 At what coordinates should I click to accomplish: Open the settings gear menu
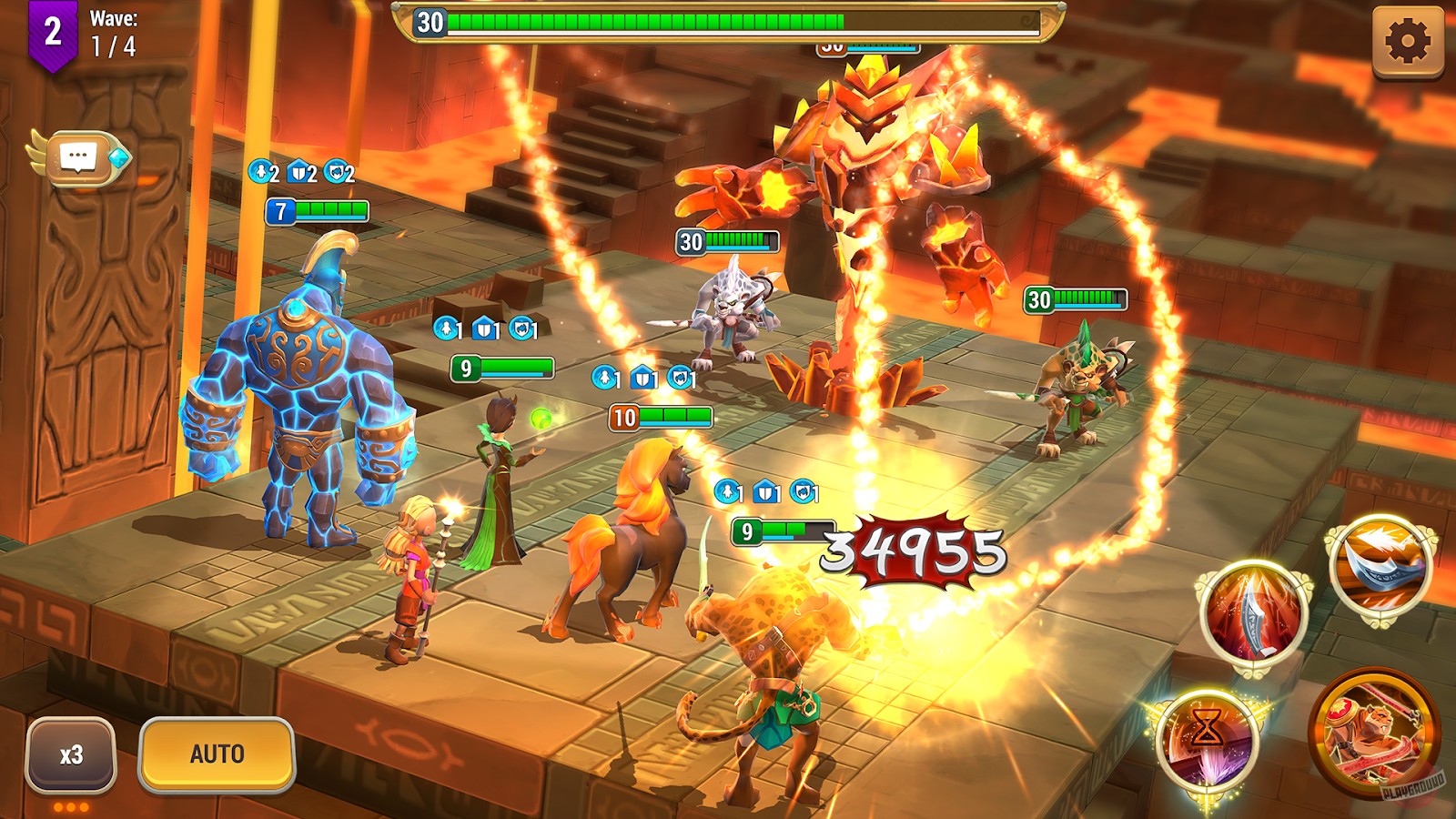[x=1409, y=43]
